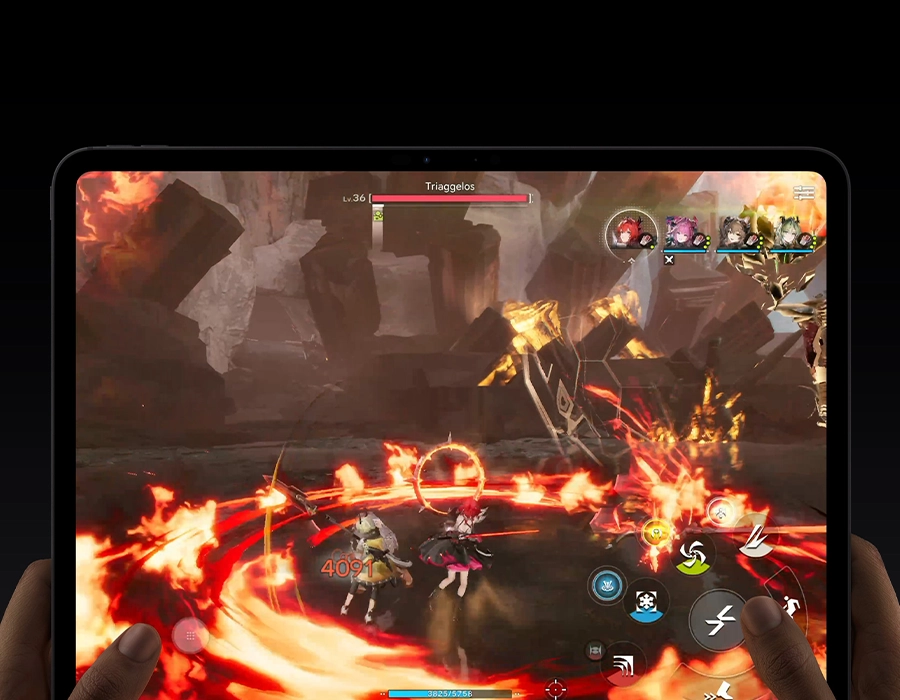Open the settings sliders icon

804,191
